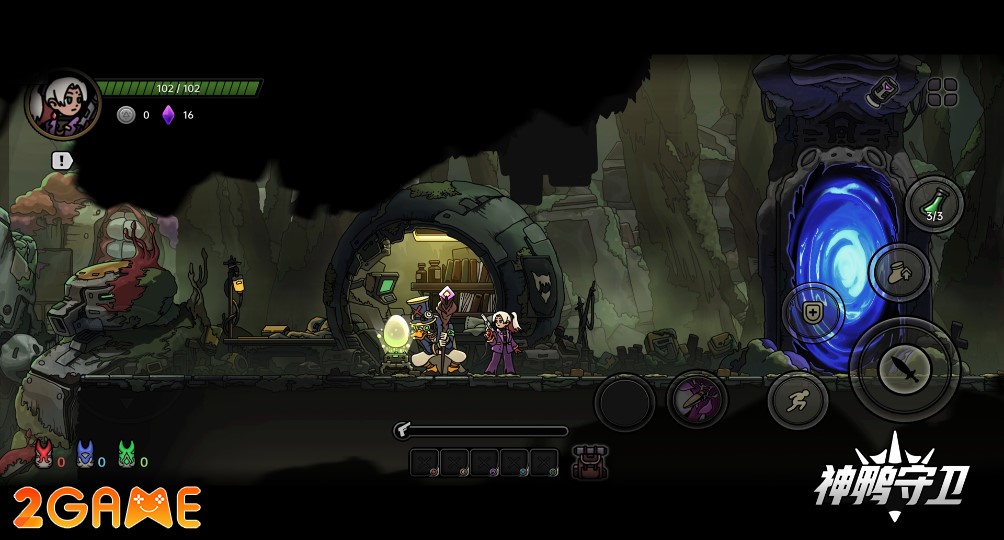Image resolution: width=1004 pixels, height=540 pixels.
Task: Activate the purple bird skill
Action: point(697,399)
